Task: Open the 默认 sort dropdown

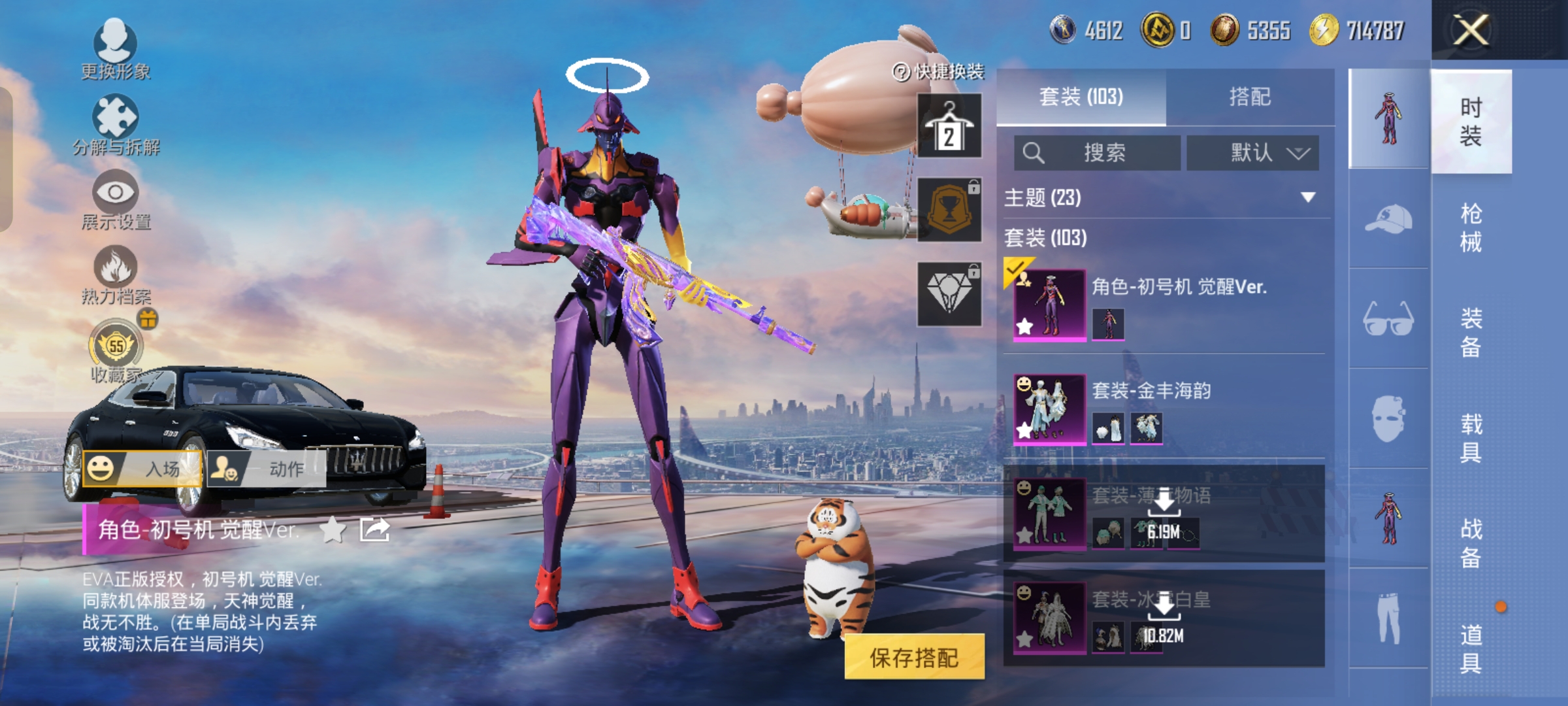Action: point(1253,153)
